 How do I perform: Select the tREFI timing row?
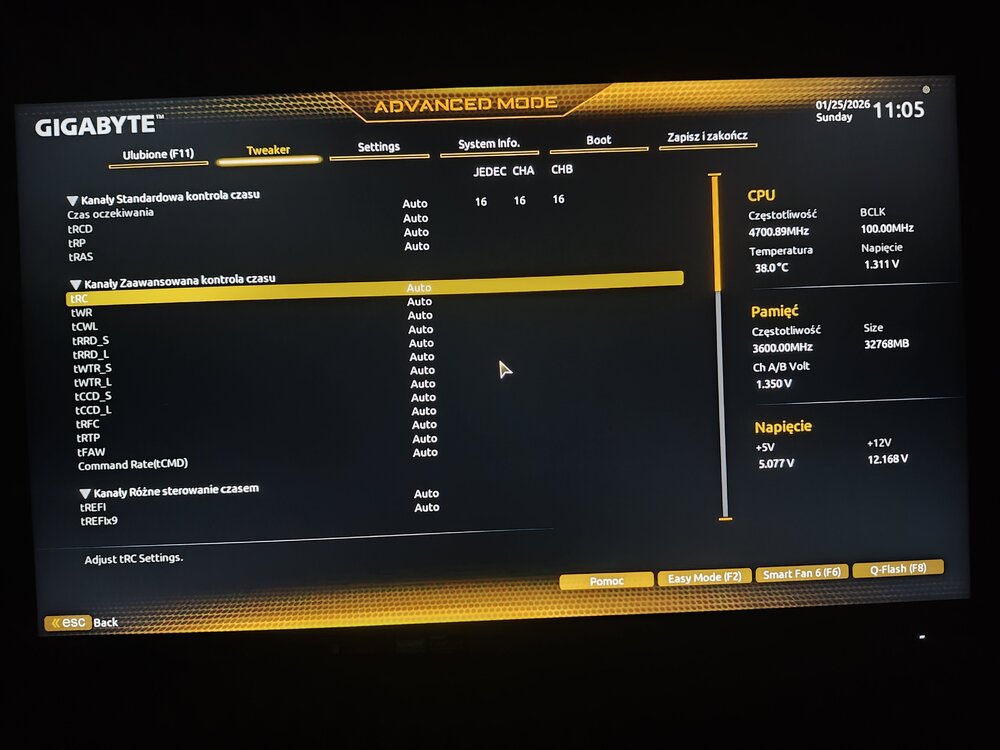click(x=93, y=507)
